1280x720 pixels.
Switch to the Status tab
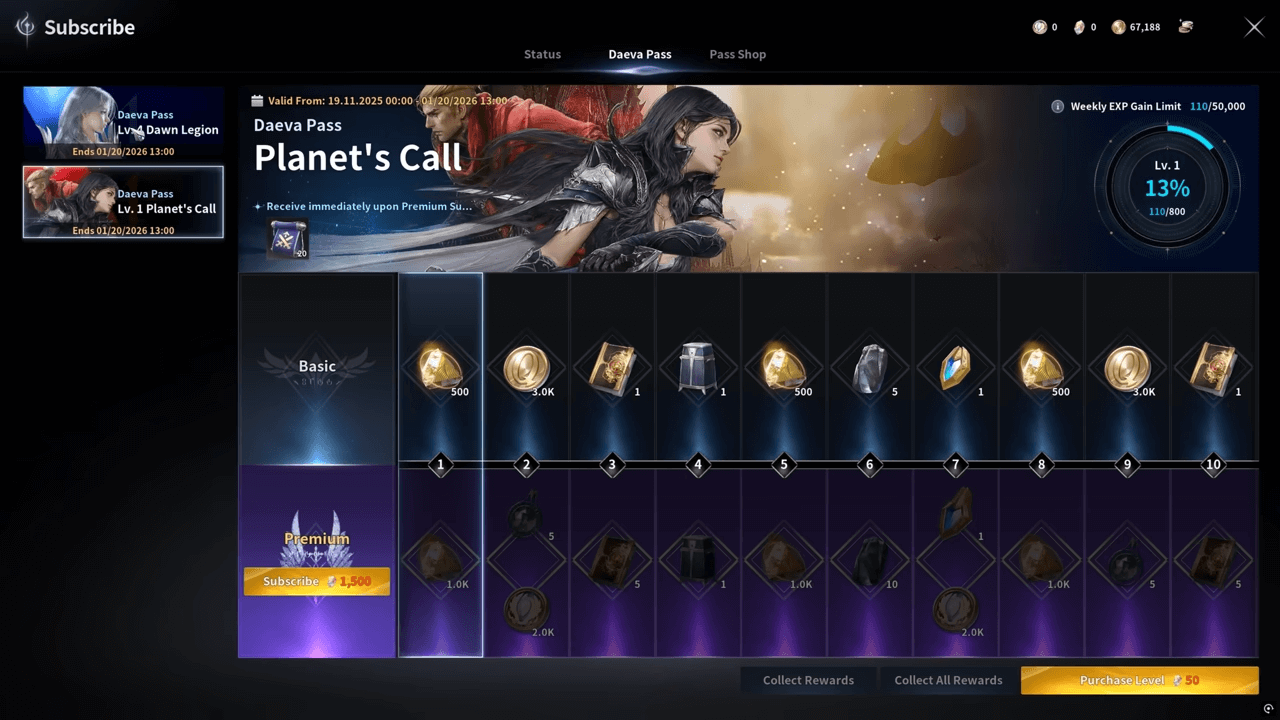point(542,54)
